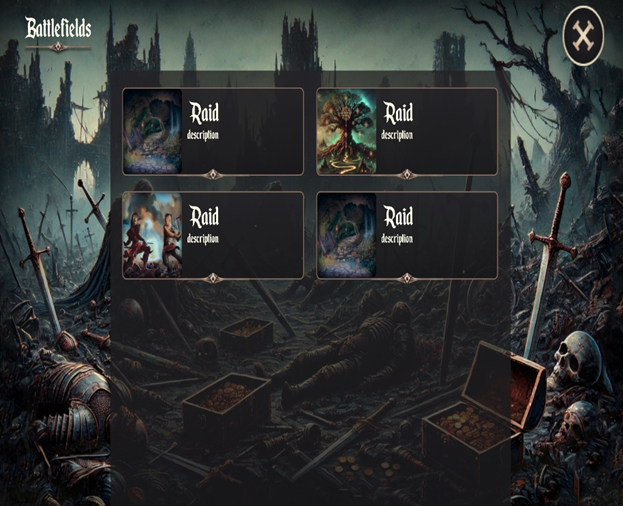Choose the Raid showing two warriors
Screen dimensions: 623x506
pyautogui.click(x=212, y=235)
